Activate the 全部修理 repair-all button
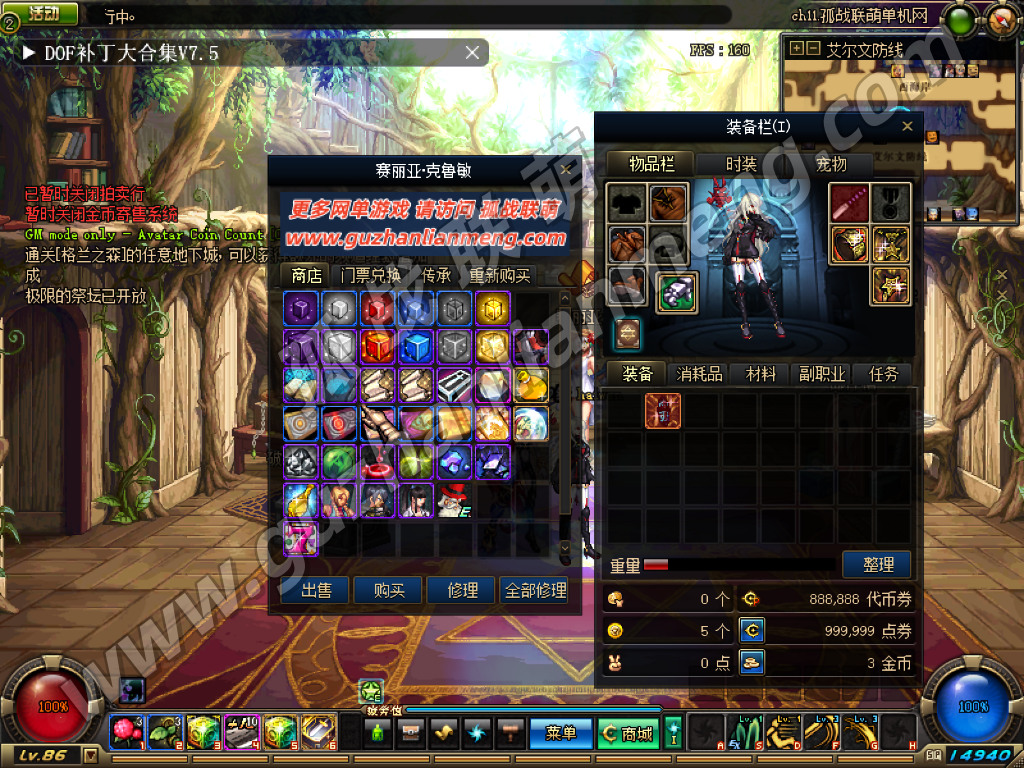 pos(536,590)
